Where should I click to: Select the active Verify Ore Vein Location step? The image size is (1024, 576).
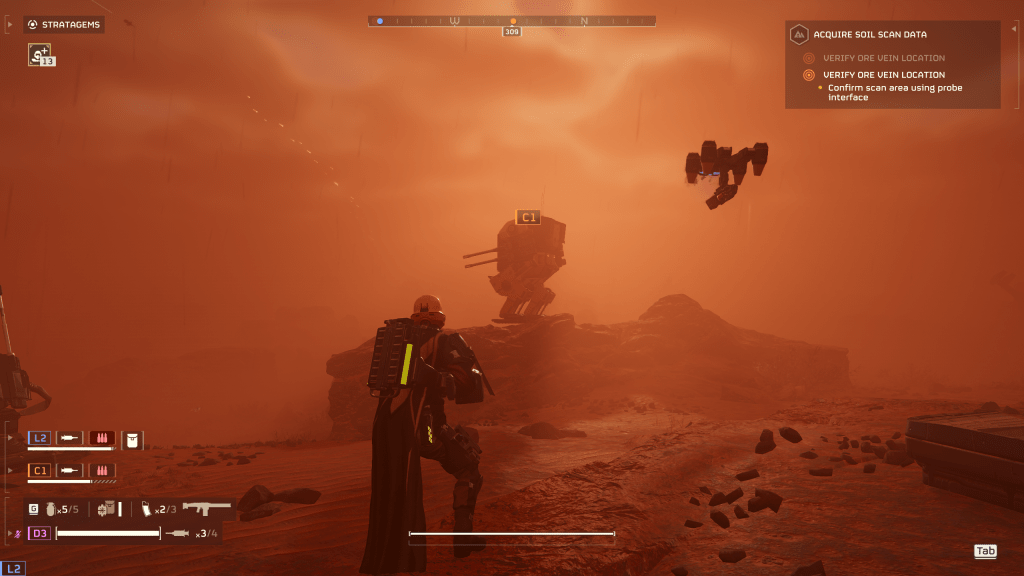883,75
